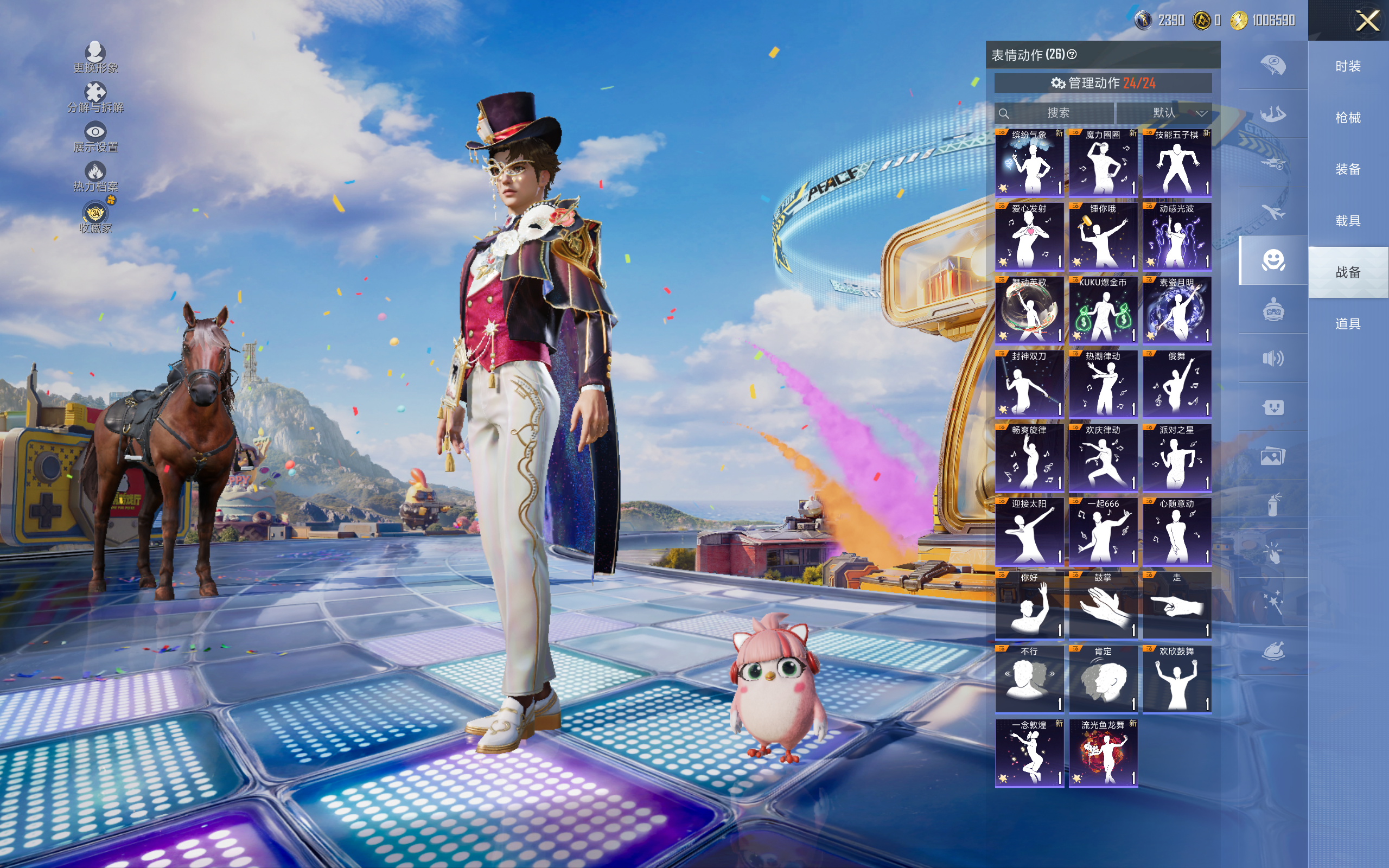Screen dimensions: 1389x868
Task: Select the 装备 tab
Action: click(x=1348, y=169)
